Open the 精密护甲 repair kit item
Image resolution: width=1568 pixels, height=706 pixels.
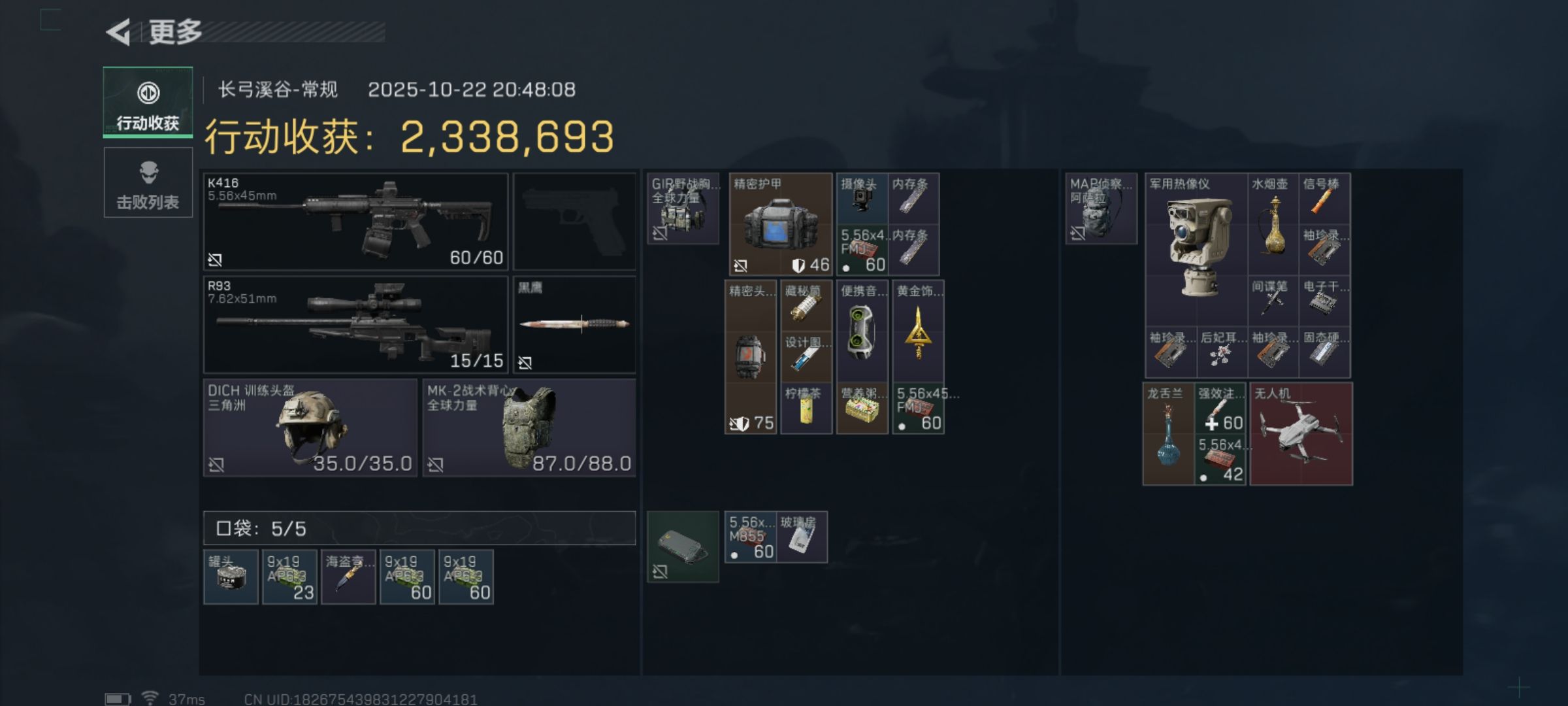780,224
